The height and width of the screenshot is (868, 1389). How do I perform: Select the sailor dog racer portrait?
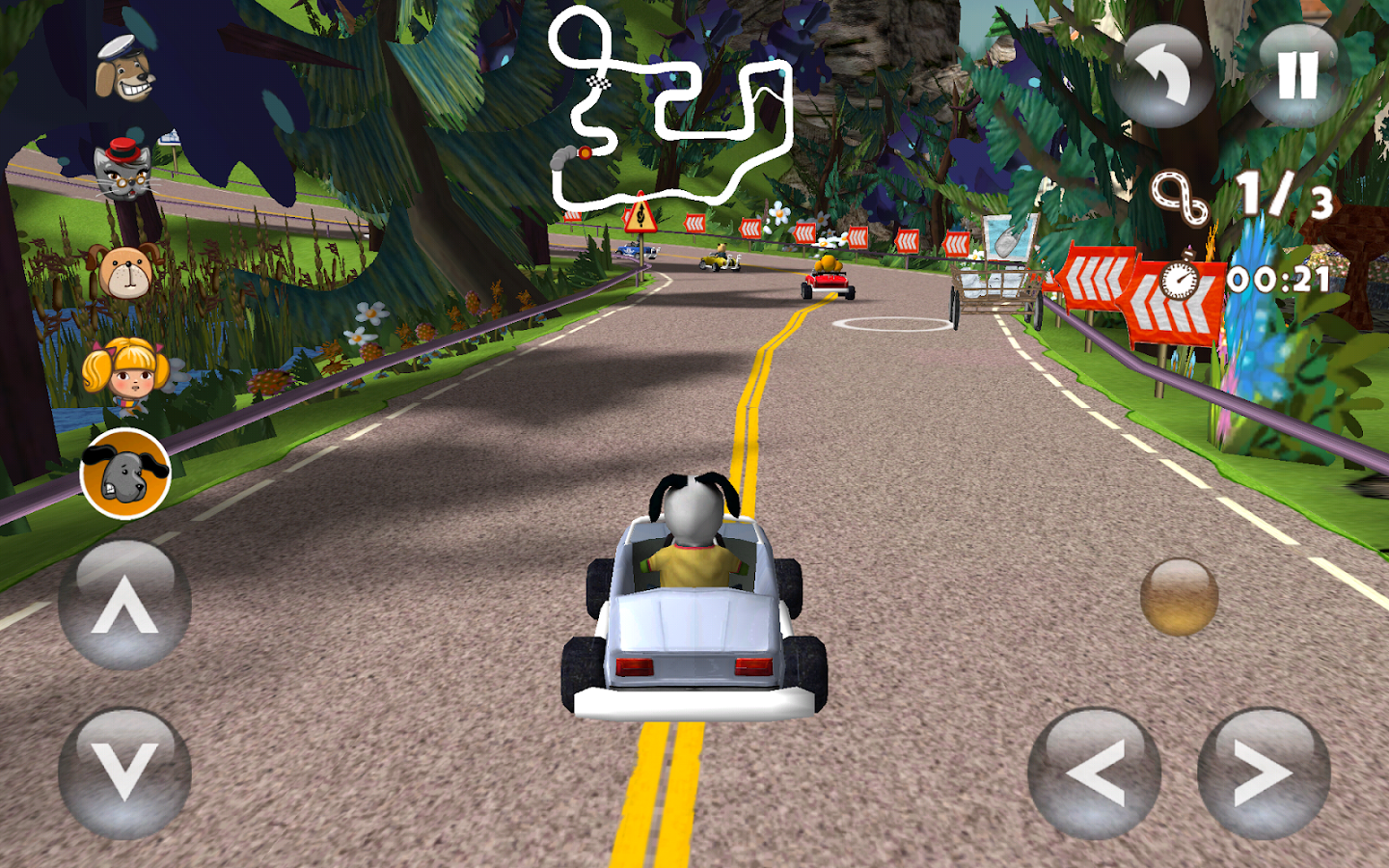pos(125,69)
